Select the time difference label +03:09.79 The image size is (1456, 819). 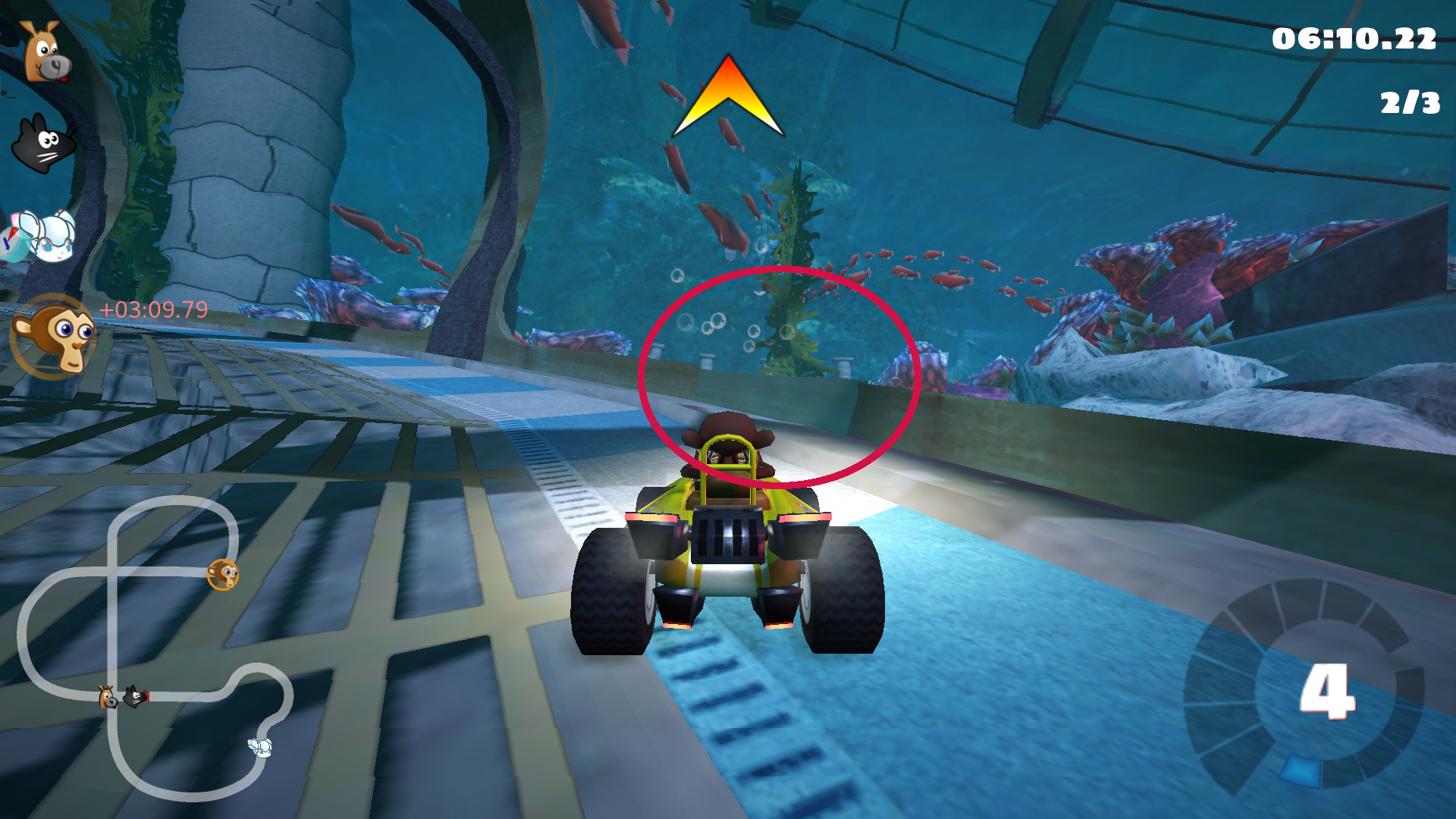point(152,309)
